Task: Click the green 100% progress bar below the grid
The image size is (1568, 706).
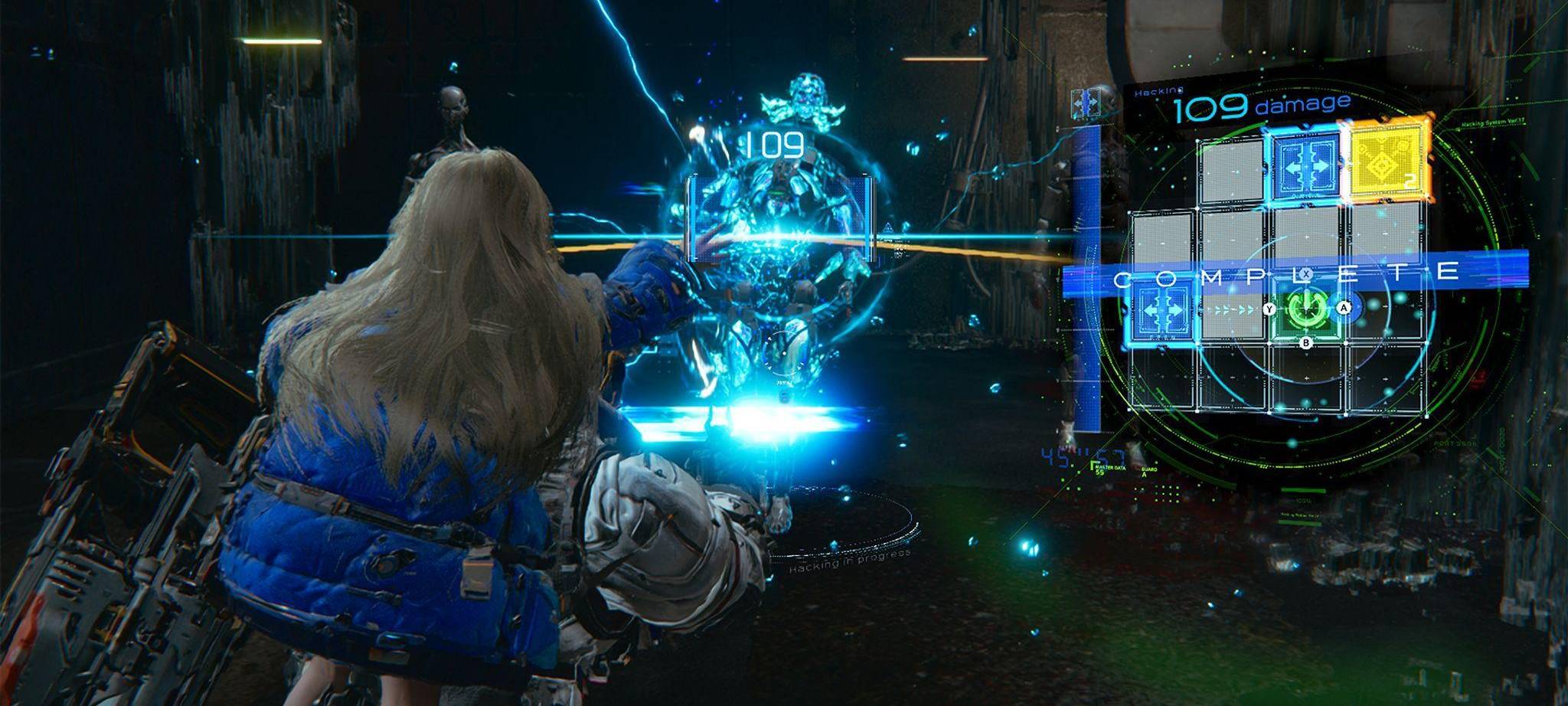Action: (x=1302, y=490)
